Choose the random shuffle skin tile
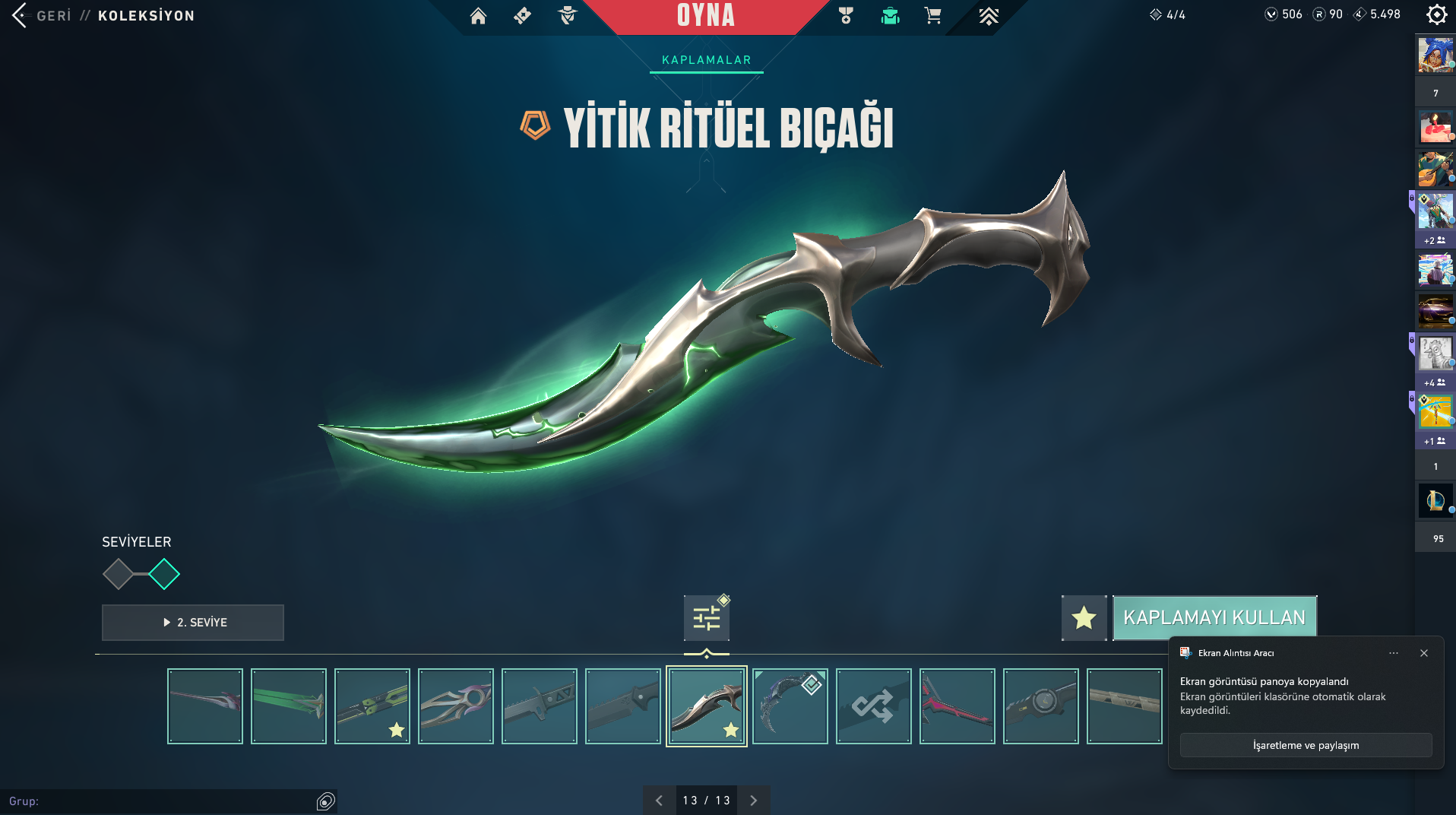Viewport: 1456px width, 815px height. (x=873, y=706)
